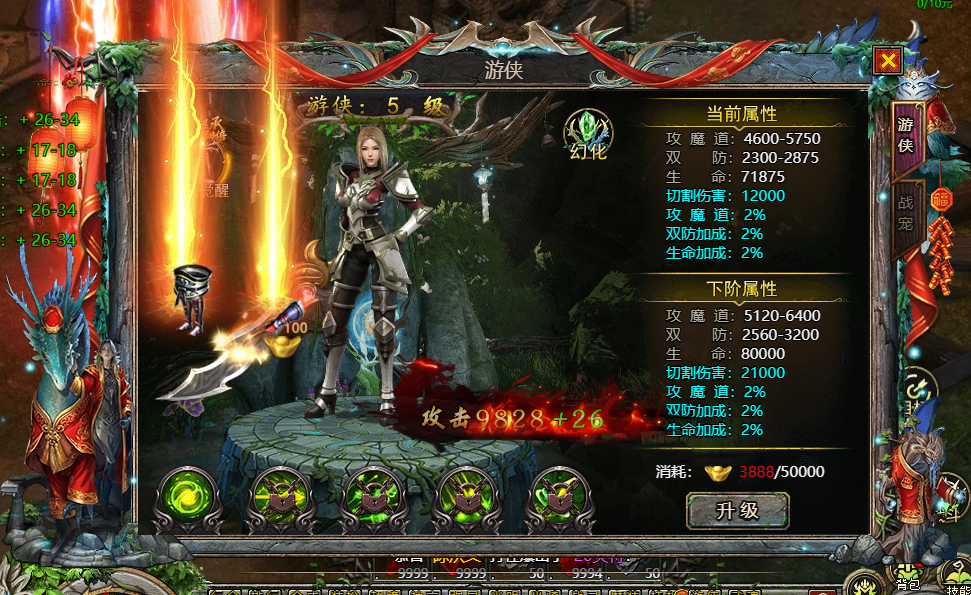Switch to the 战宠 tab
The width and height of the screenshot is (971, 595).
click(x=906, y=214)
